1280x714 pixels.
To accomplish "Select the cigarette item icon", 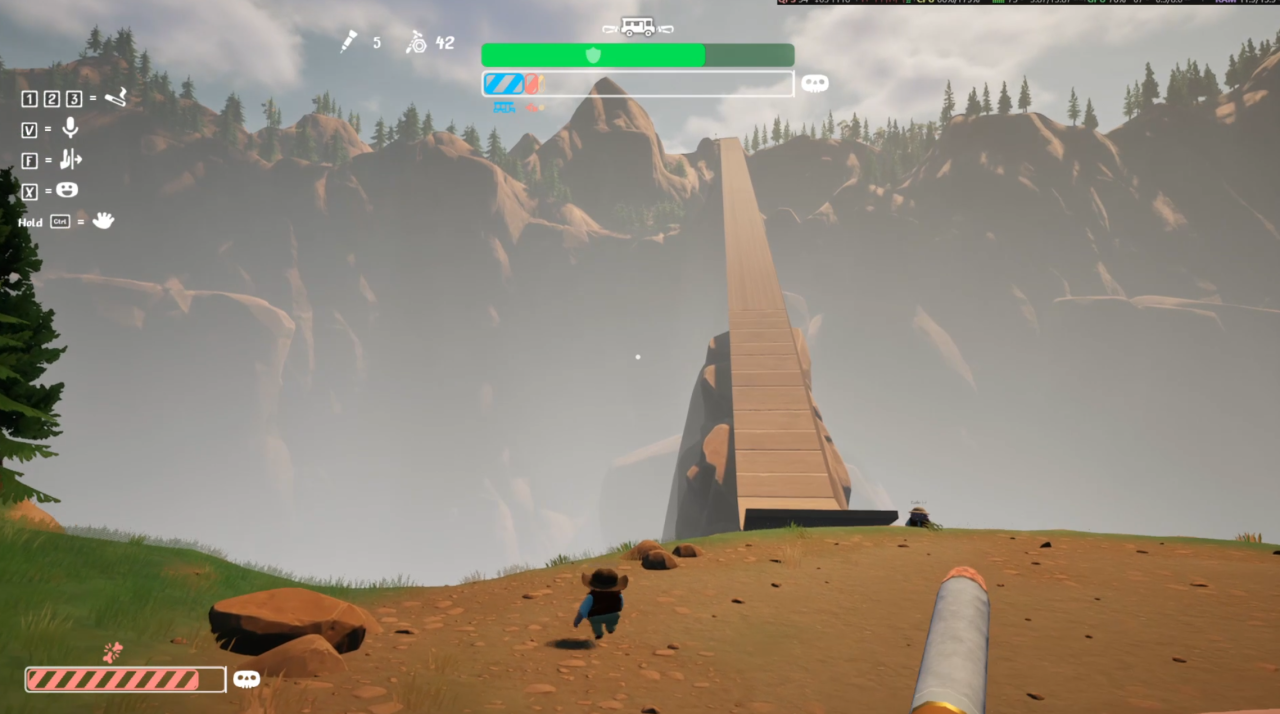I will (116, 97).
